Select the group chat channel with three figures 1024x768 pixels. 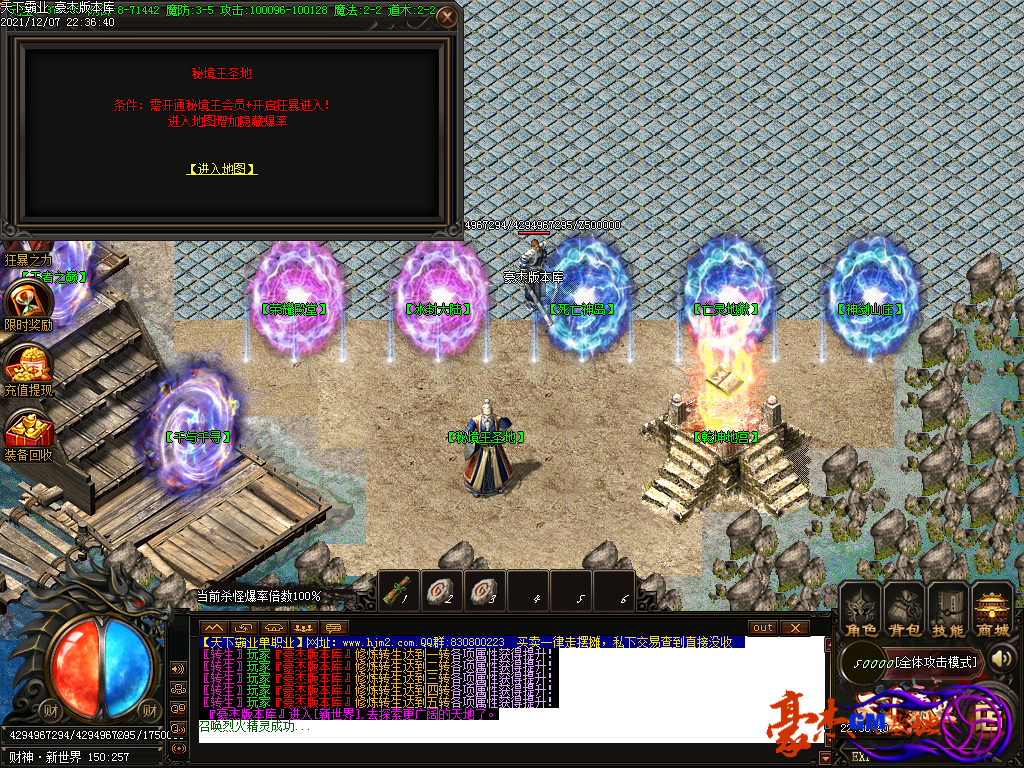(x=304, y=627)
